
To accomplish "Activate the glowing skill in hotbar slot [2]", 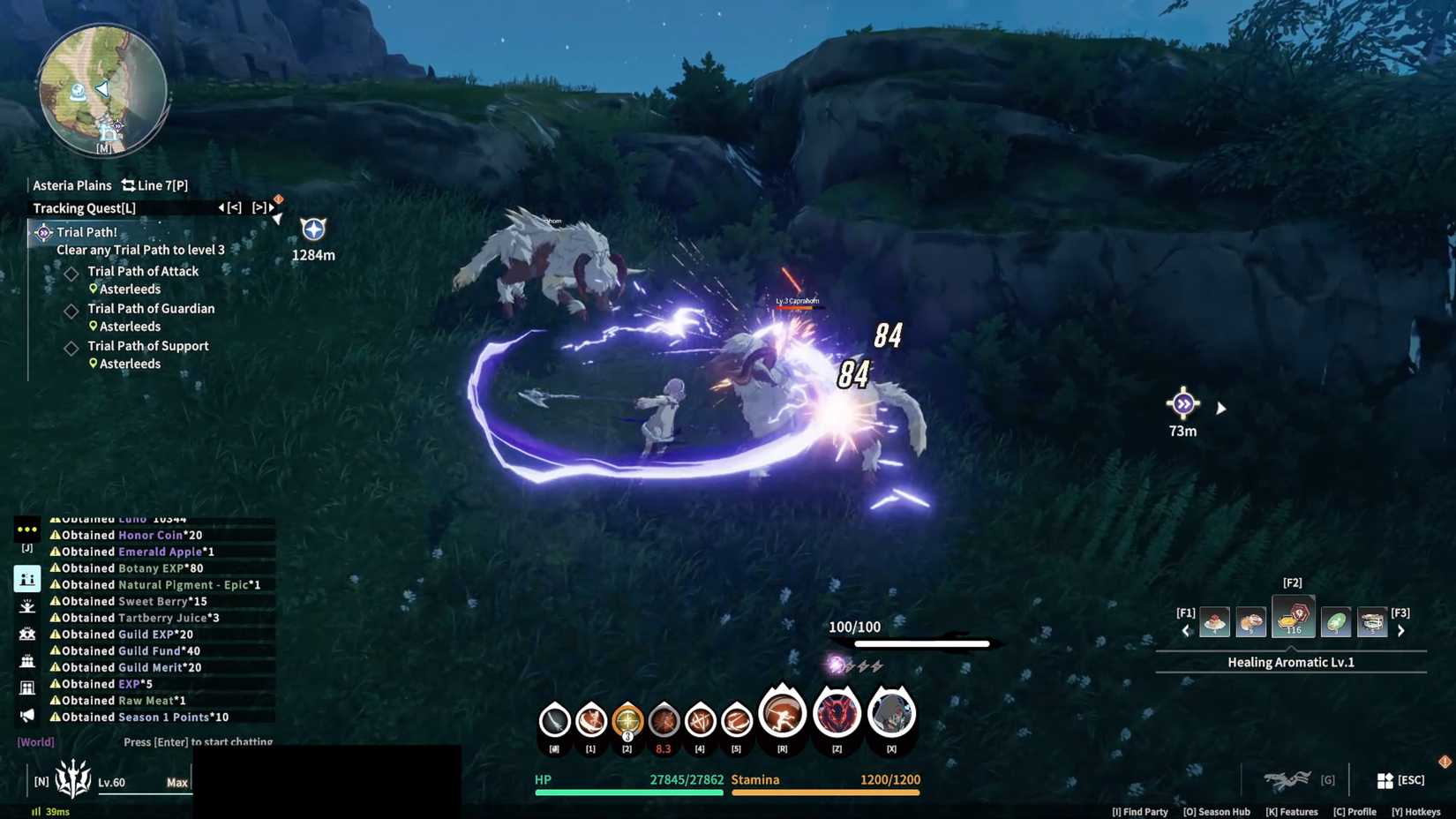I will (627, 719).
